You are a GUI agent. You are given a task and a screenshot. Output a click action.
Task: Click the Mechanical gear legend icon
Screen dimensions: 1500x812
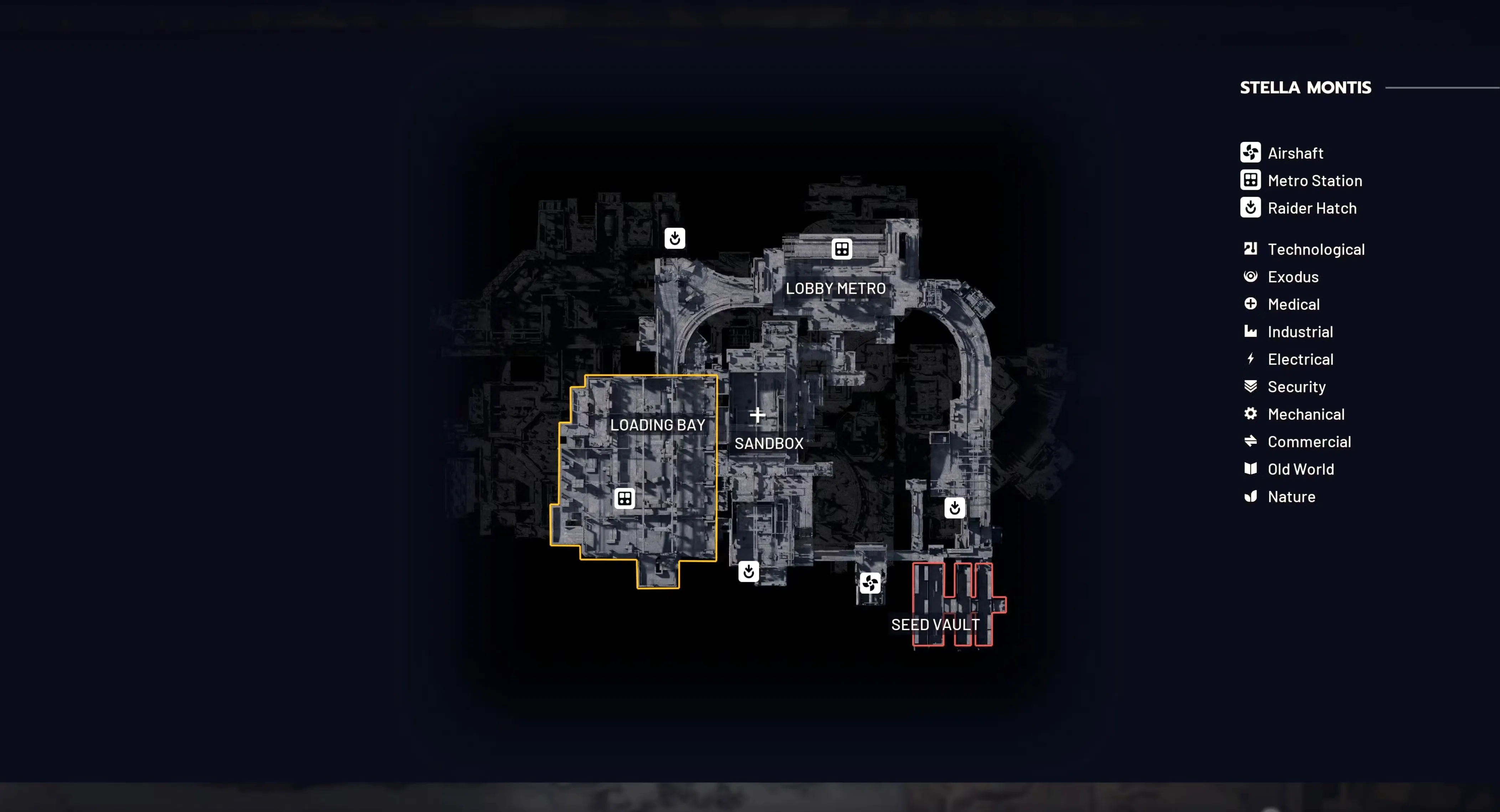click(x=1251, y=414)
